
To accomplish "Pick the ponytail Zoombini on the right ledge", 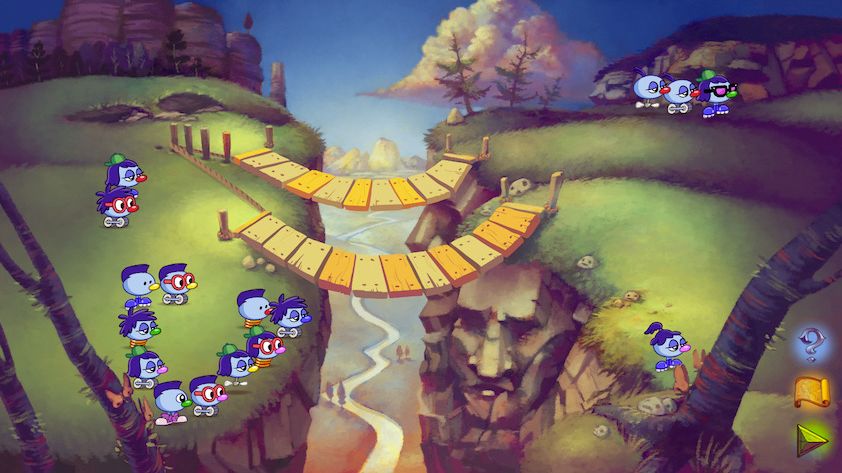I will (665, 346).
